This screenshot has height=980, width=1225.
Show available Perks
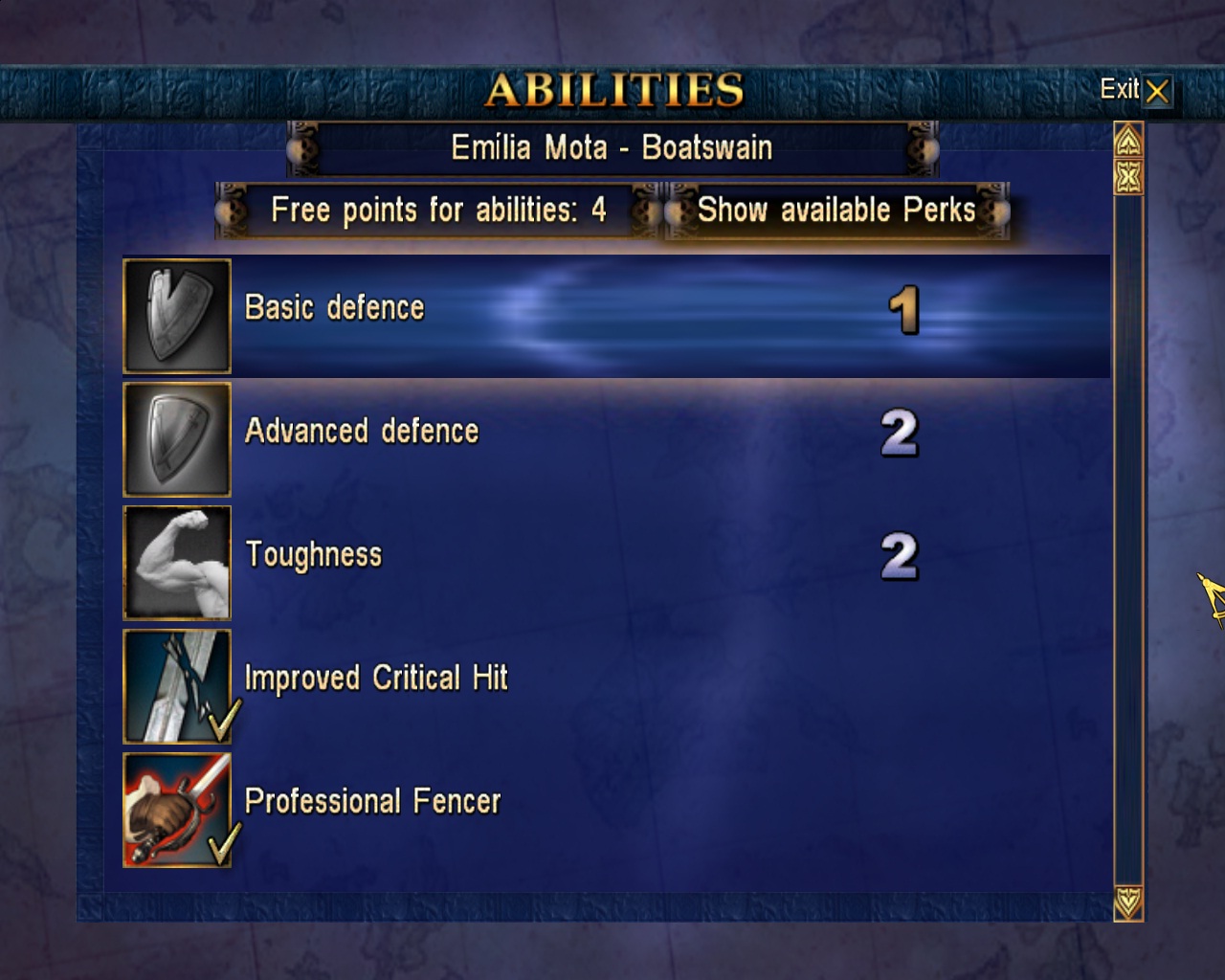tap(835, 211)
